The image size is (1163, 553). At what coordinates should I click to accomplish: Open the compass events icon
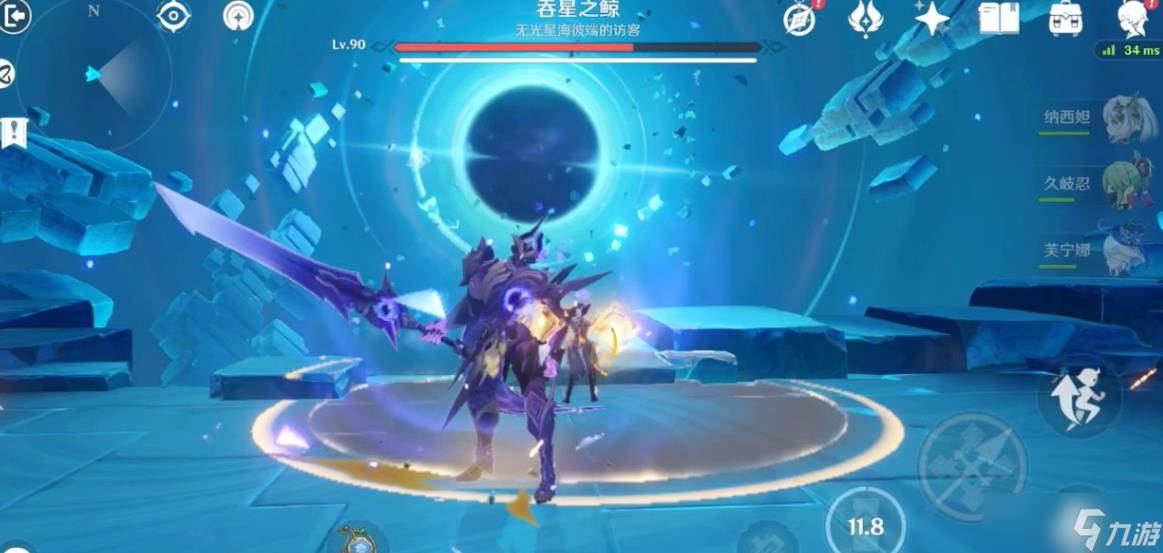click(800, 19)
